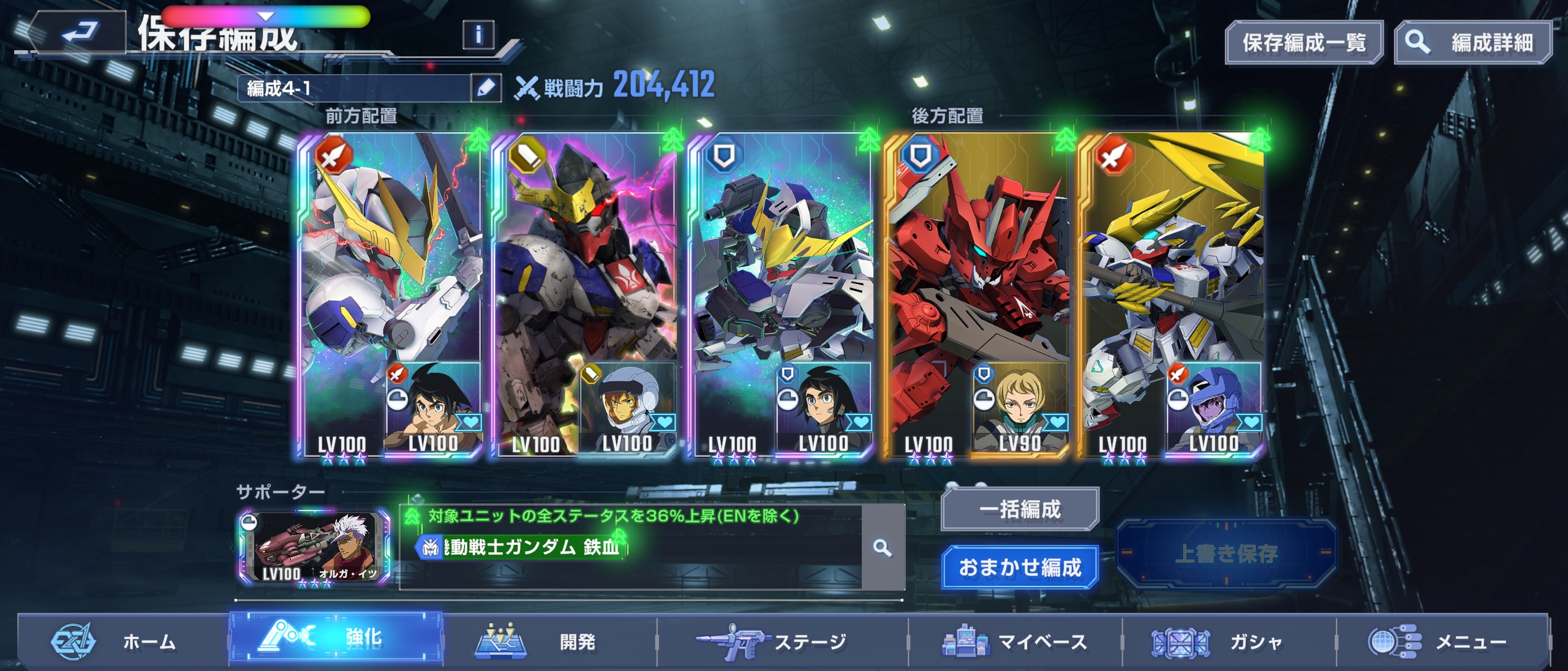Viewport: 1568px width, 671px height.
Task: Open the supporter オルガ・イツカ slot
Action: coord(314,547)
